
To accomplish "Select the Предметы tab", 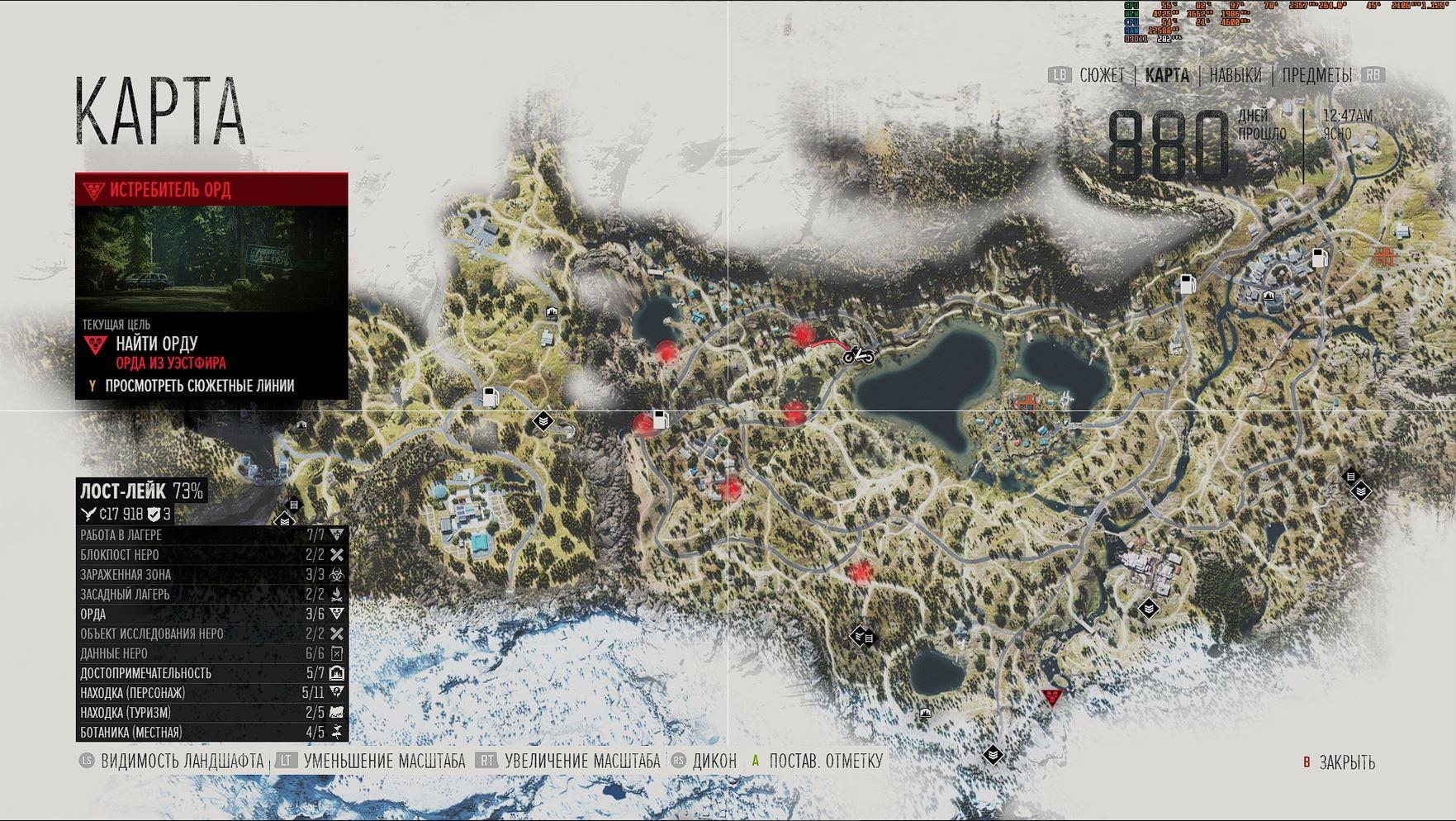I will tap(1316, 75).
